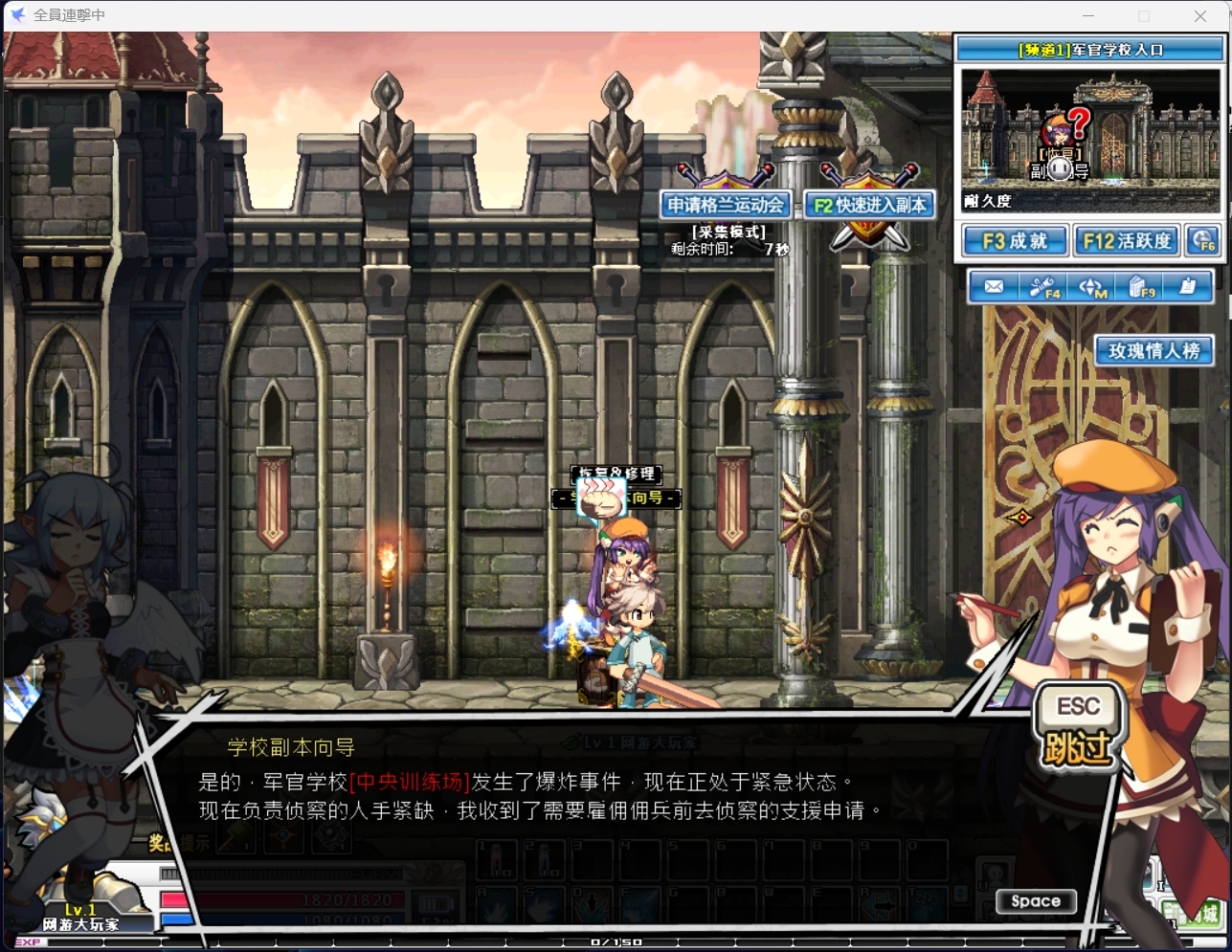Select the channel title bar 频道1
Image resolution: width=1232 pixels, height=952 pixels.
coord(1090,50)
